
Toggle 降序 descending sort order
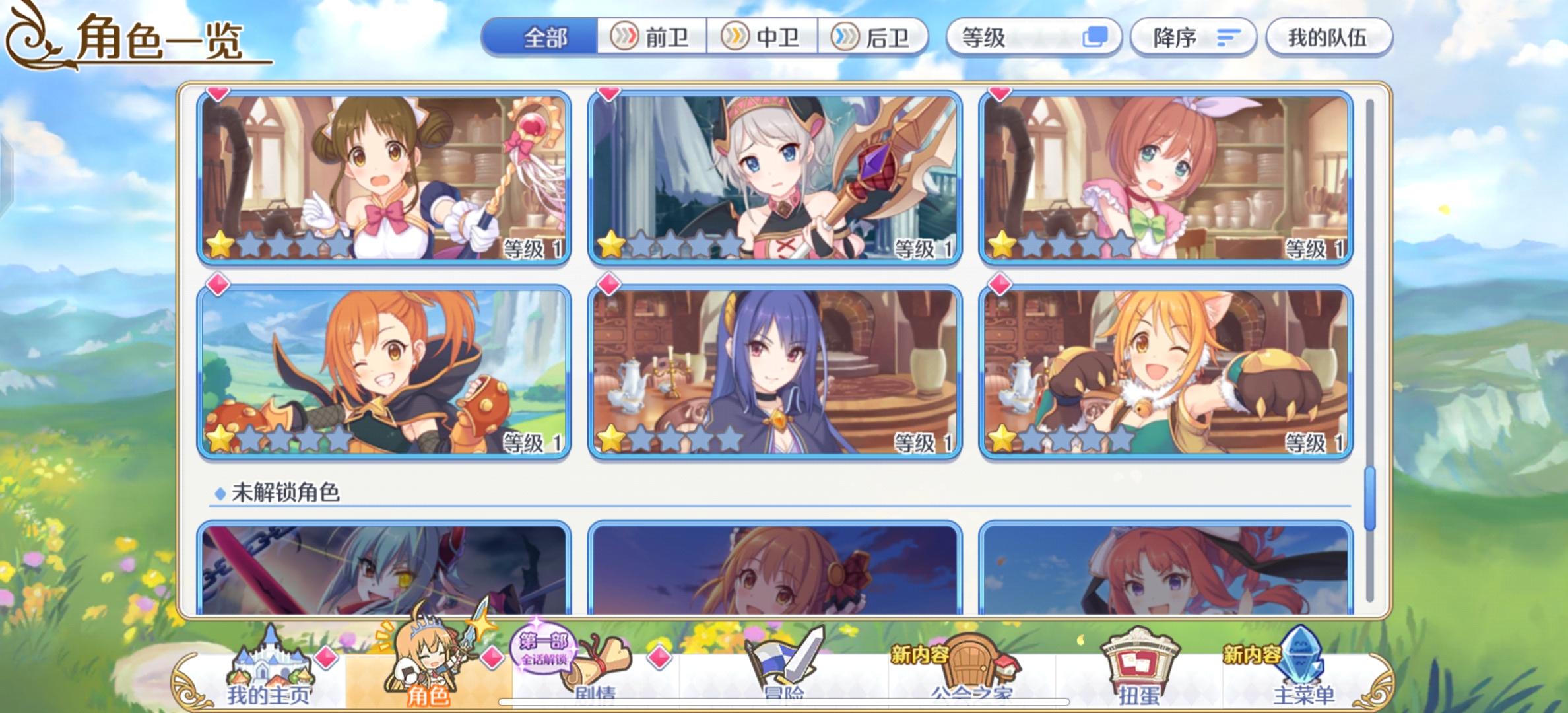[1193, 38]
